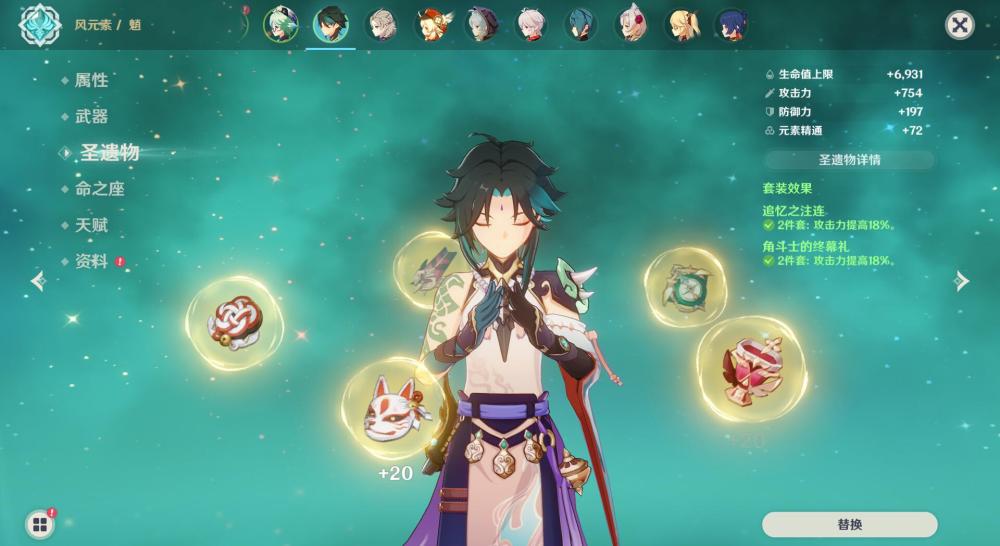Select the green-haired glasses character portrait
This screenshot has height=546, width=1000.
(280, 24)
